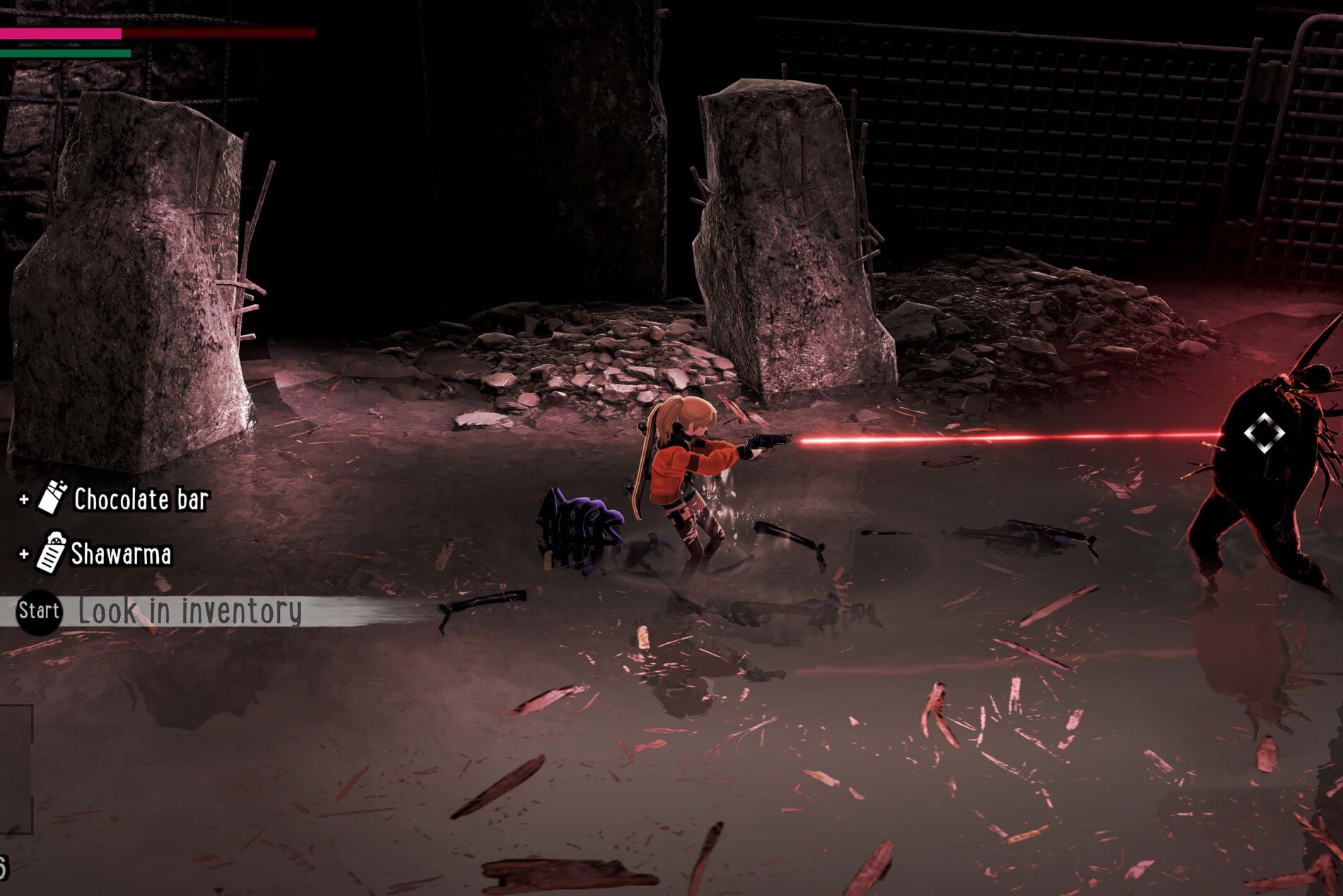
Task: Select the Shawarma pickup entry
Action: tap(106, 553)
